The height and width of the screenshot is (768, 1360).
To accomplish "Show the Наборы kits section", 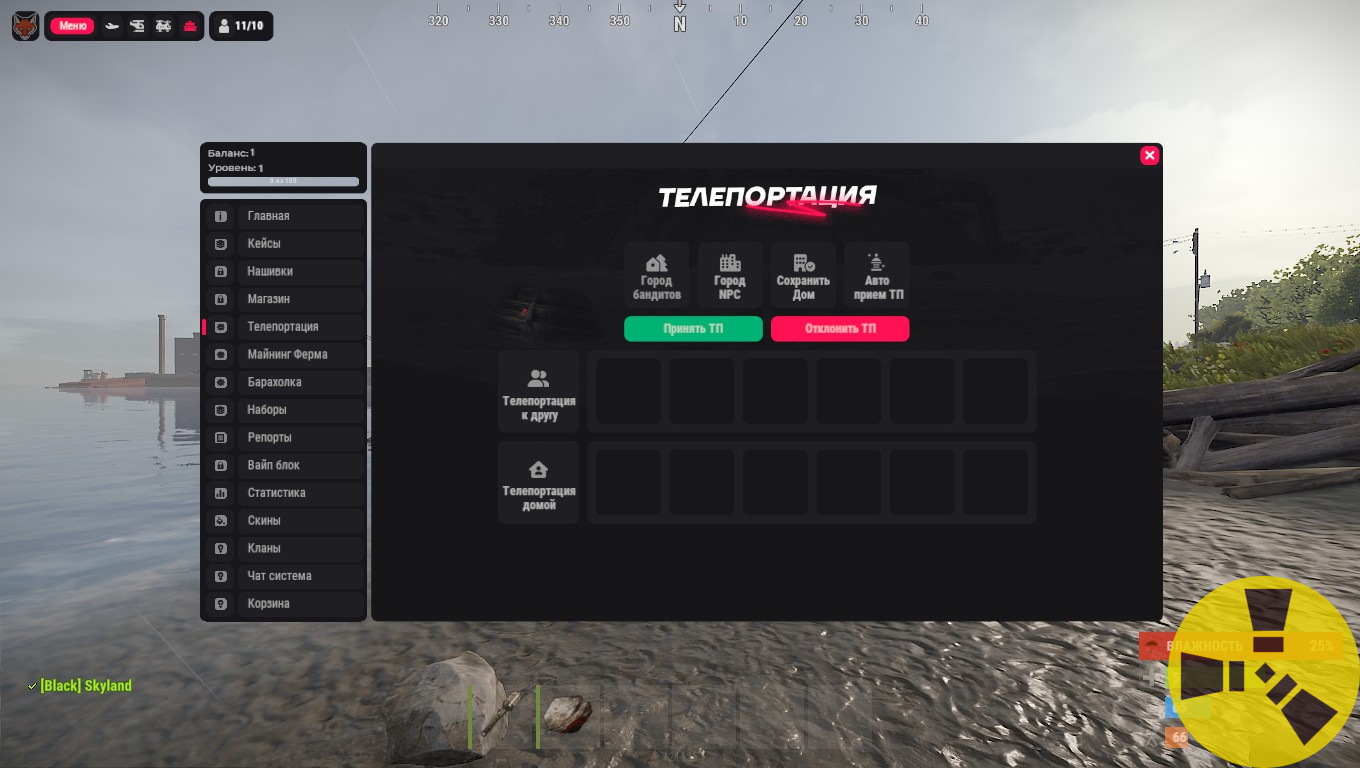I will (284, 410).
